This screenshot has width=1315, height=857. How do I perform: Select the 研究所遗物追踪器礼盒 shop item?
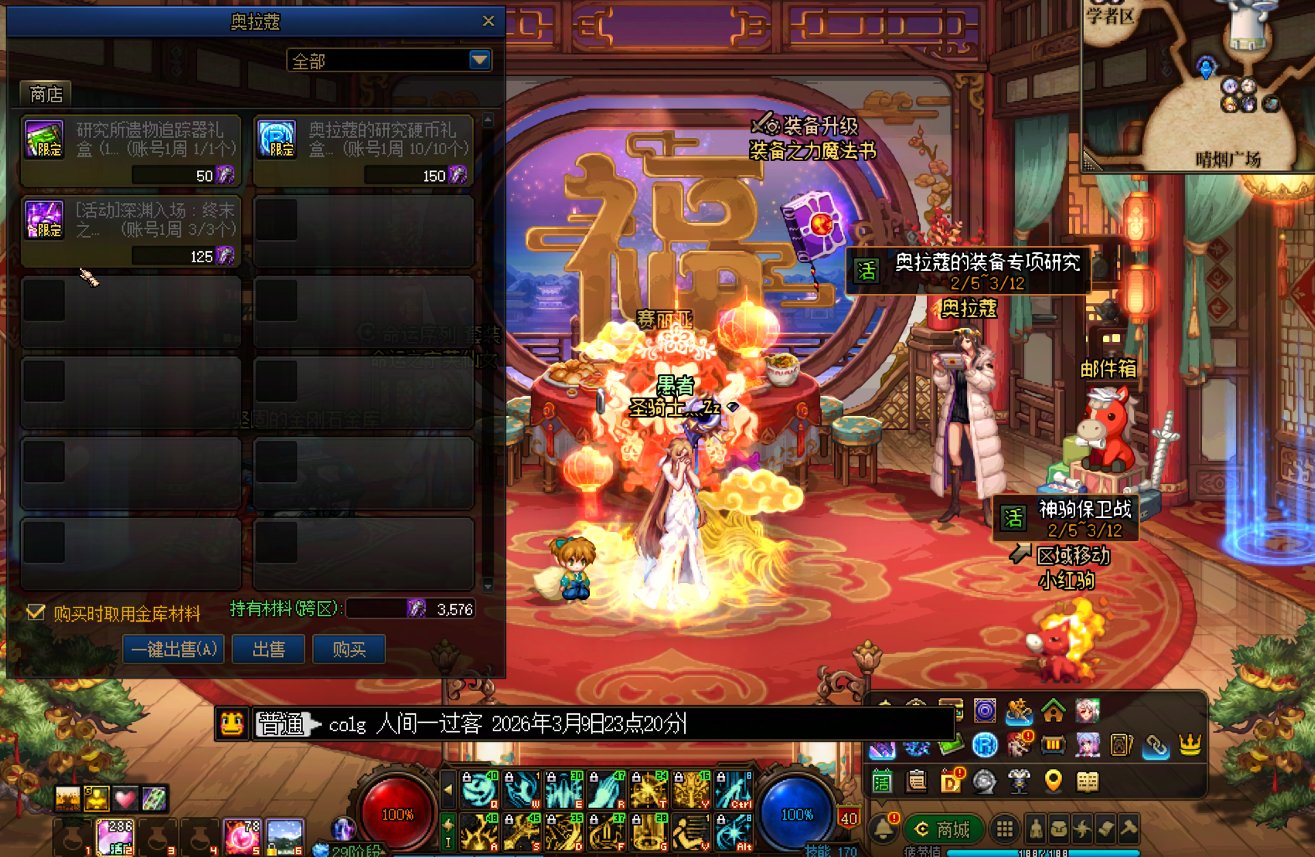pyautogui.click(x=131, y=149)
